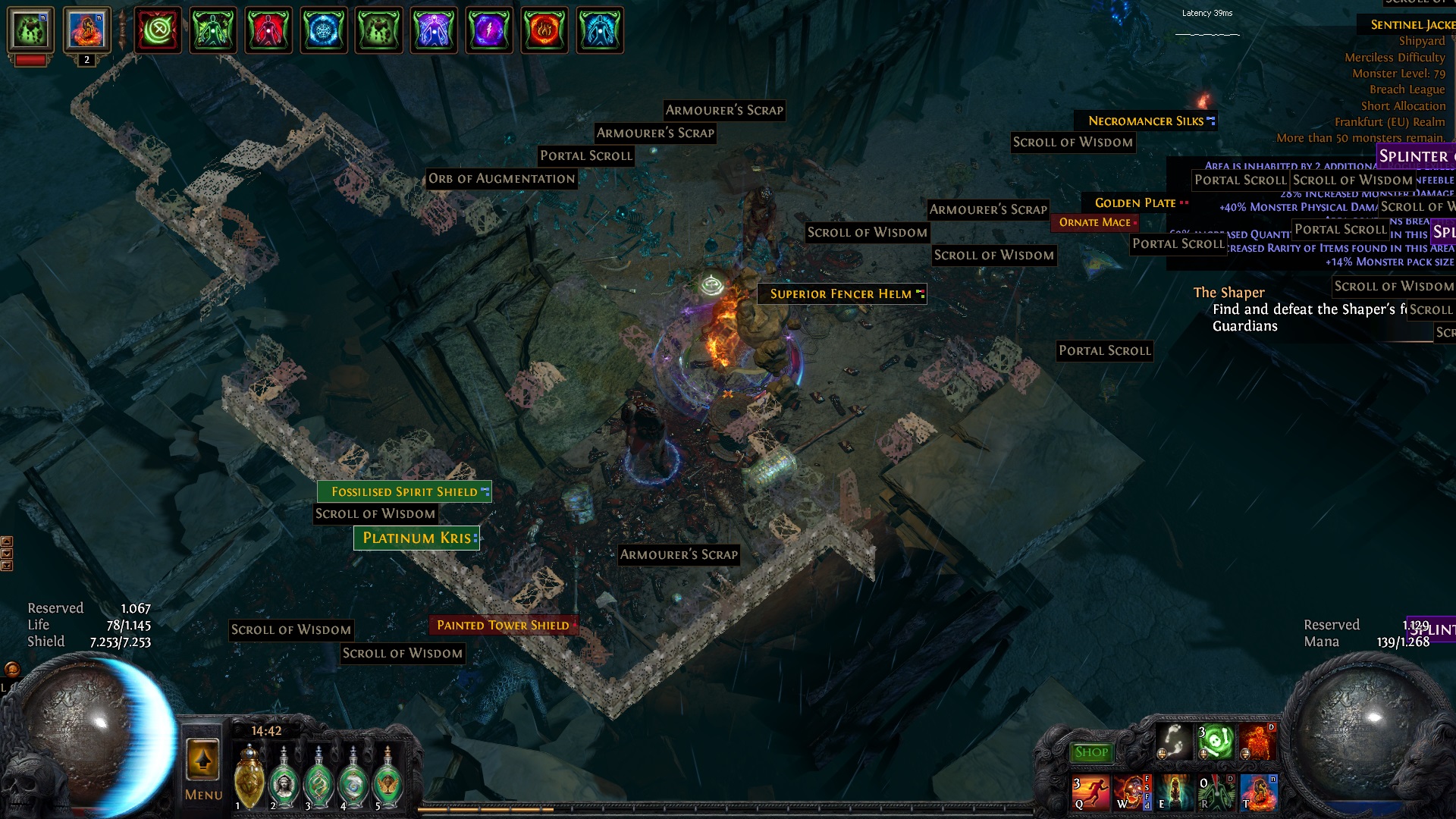Pick up the Superior Fencer Helm label
This screenshot has height=819, width=1456.
point(841,293)
